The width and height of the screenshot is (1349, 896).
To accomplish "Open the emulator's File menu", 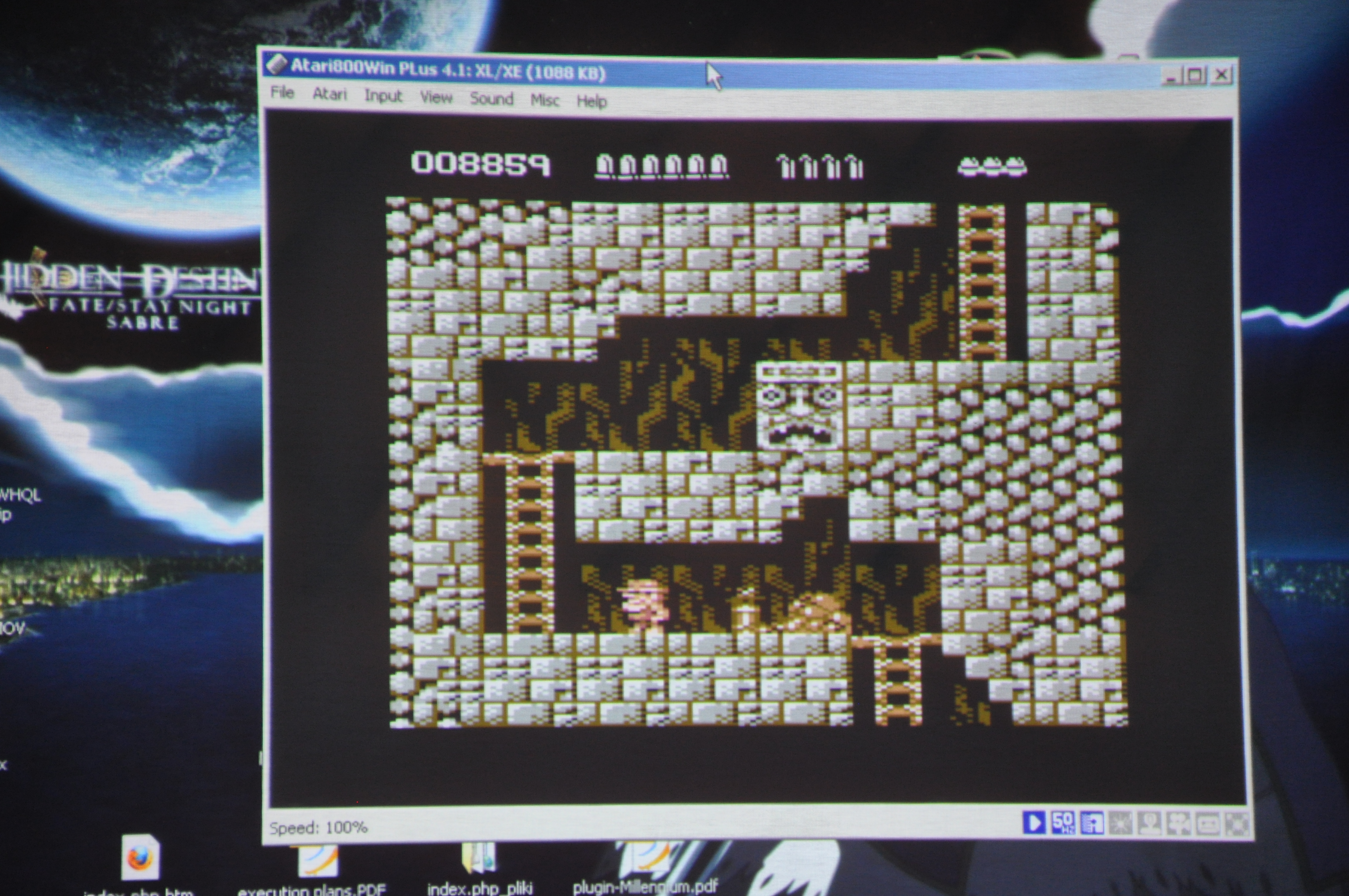I will [x=282, y=92].
